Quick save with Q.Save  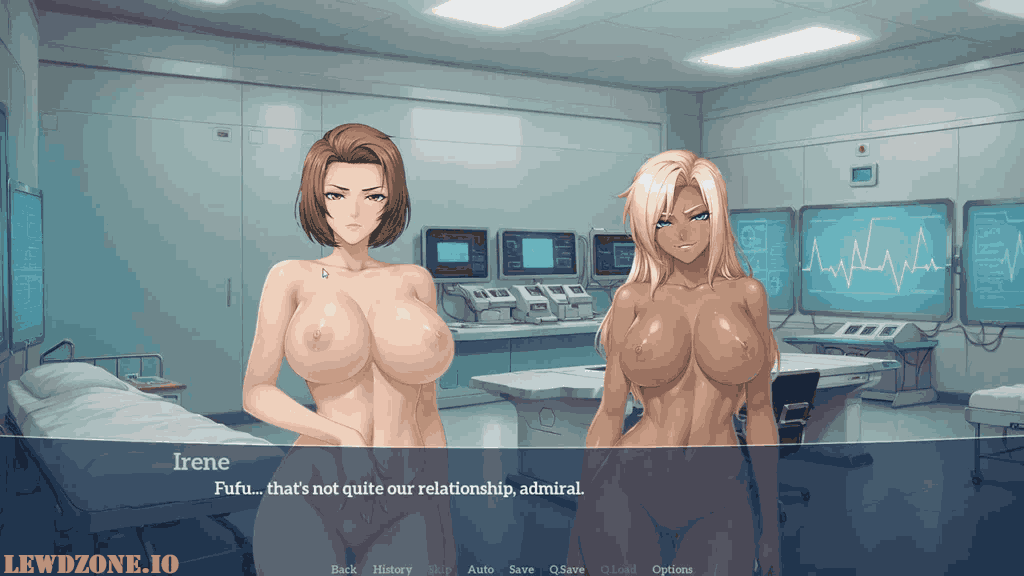(x=567, y=569)
